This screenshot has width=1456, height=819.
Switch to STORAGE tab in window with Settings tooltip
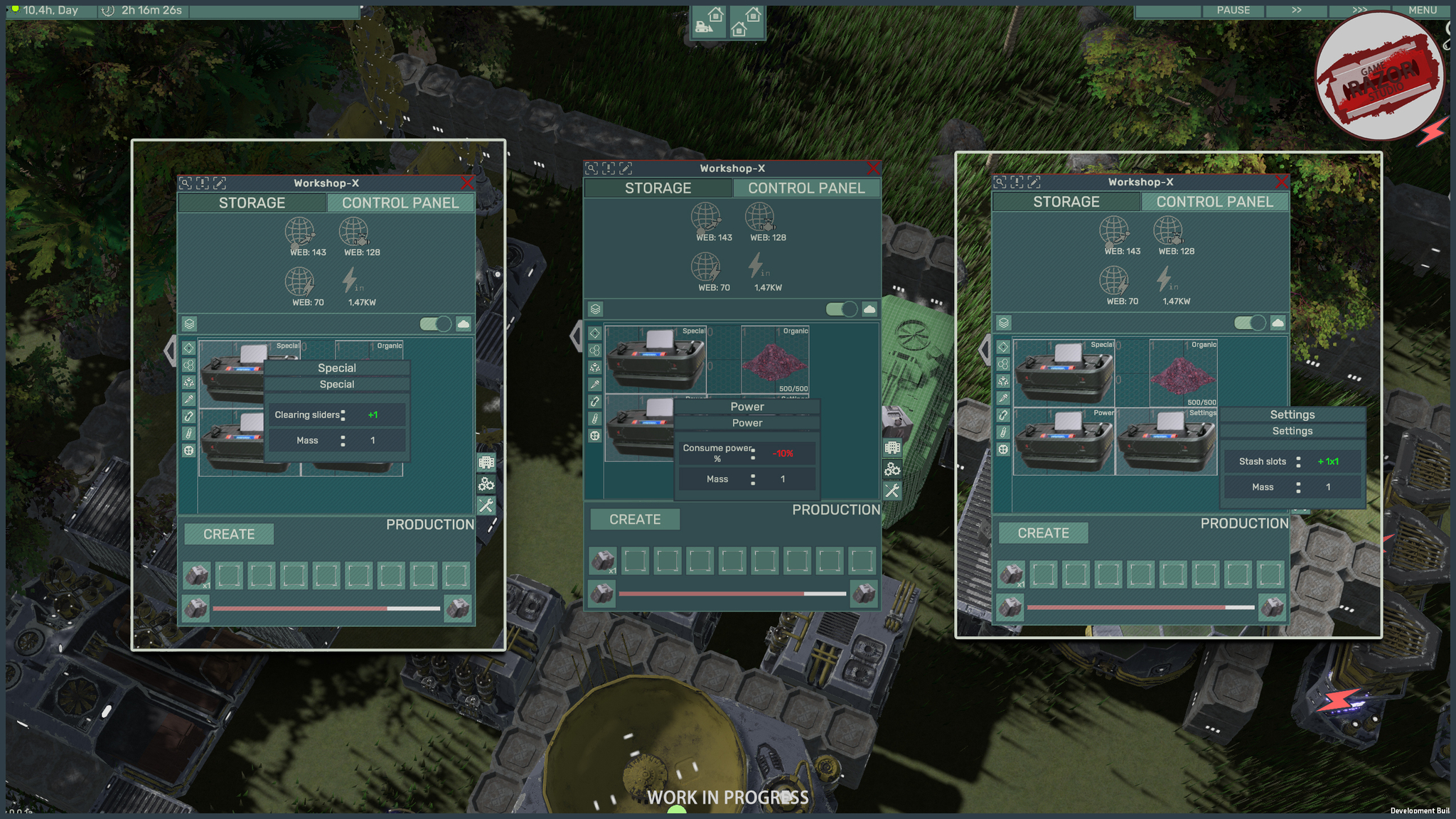pos(1066,202)
